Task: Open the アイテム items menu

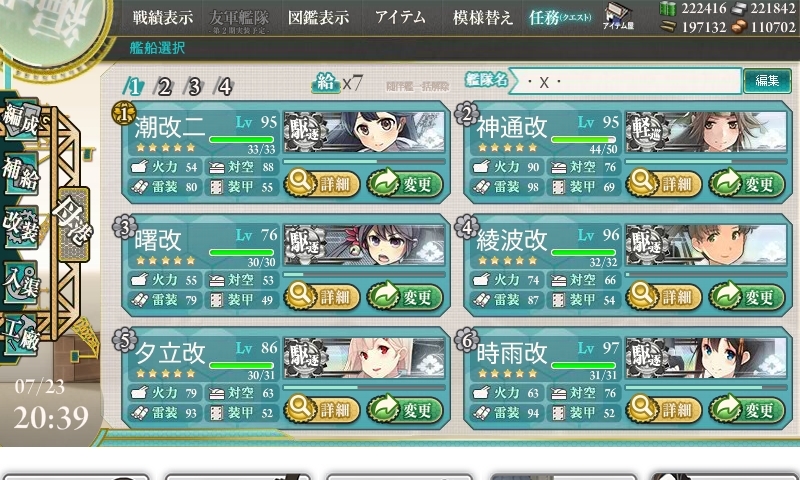Action: [400, 17]
